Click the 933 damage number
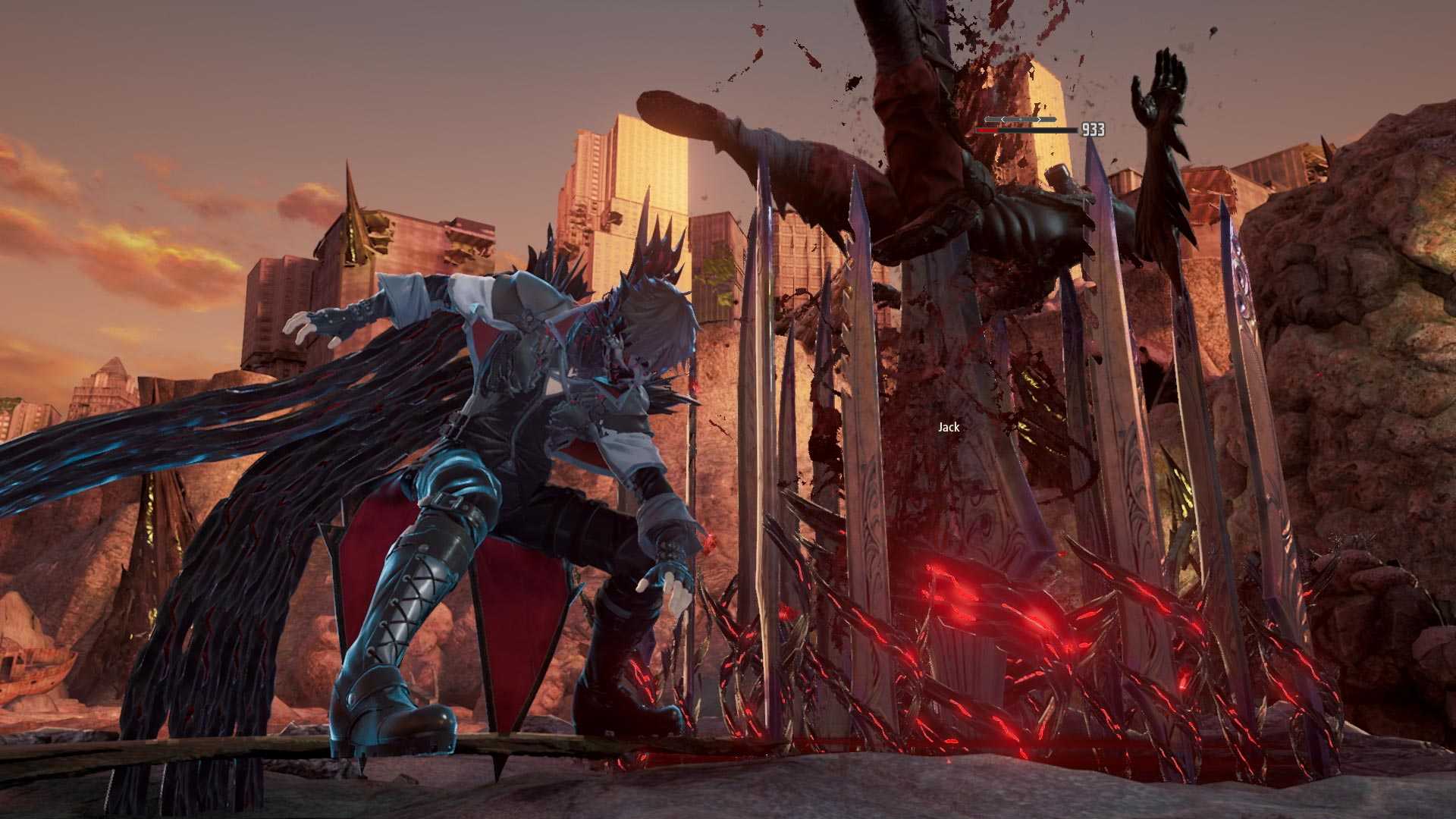Image resolution: width=1456 pixels, height=819 pixels. 1092,130
